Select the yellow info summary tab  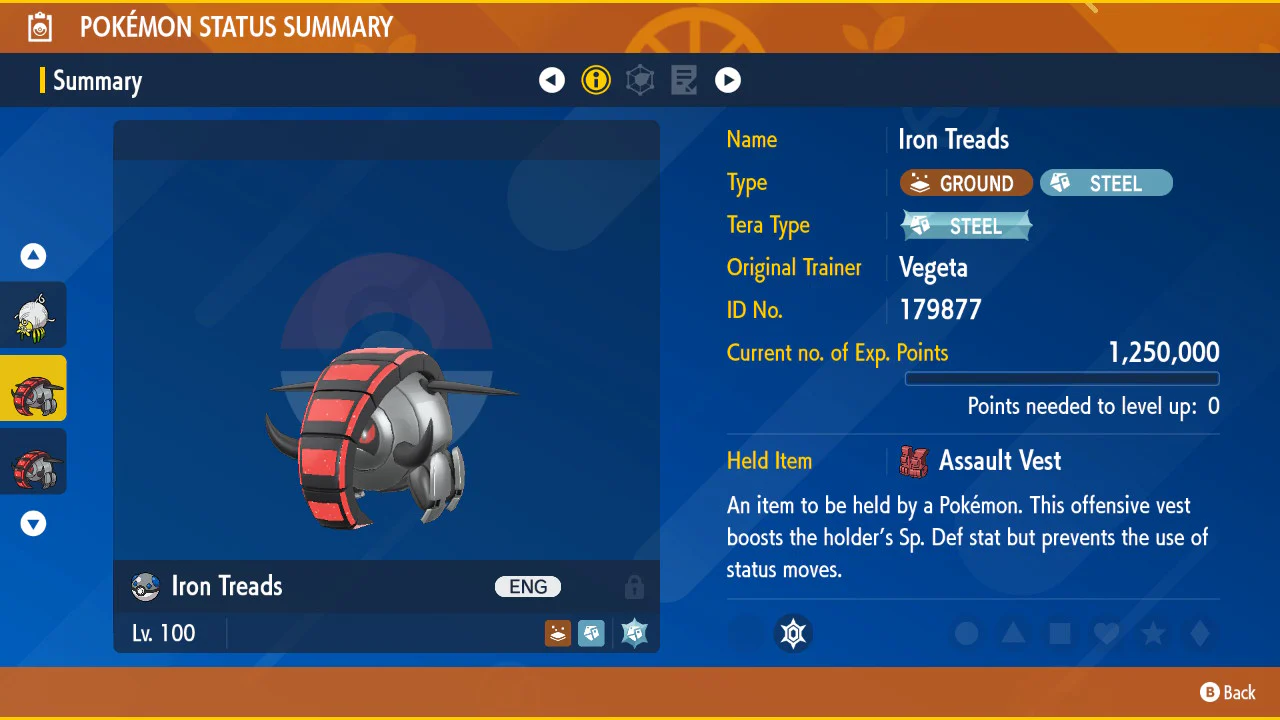tap(596, 80)
